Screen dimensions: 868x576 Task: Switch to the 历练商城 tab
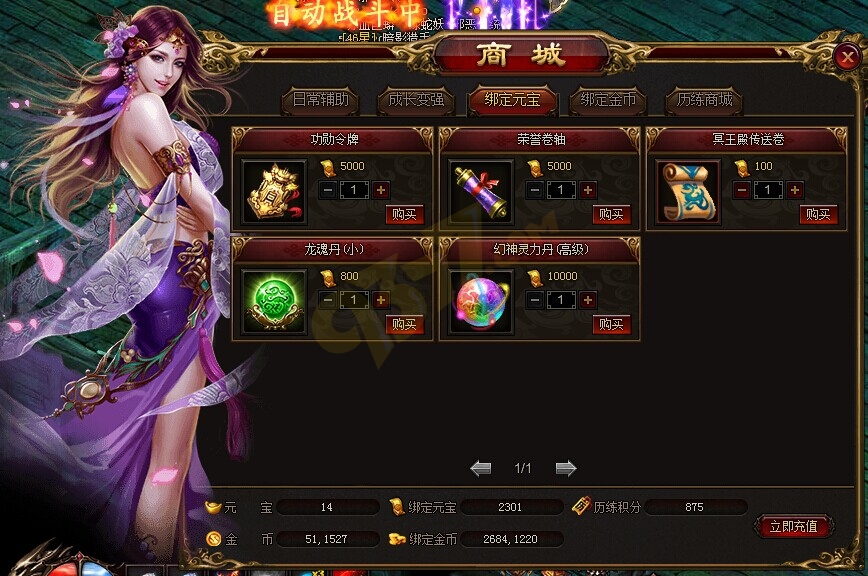(x=704, y=100)
